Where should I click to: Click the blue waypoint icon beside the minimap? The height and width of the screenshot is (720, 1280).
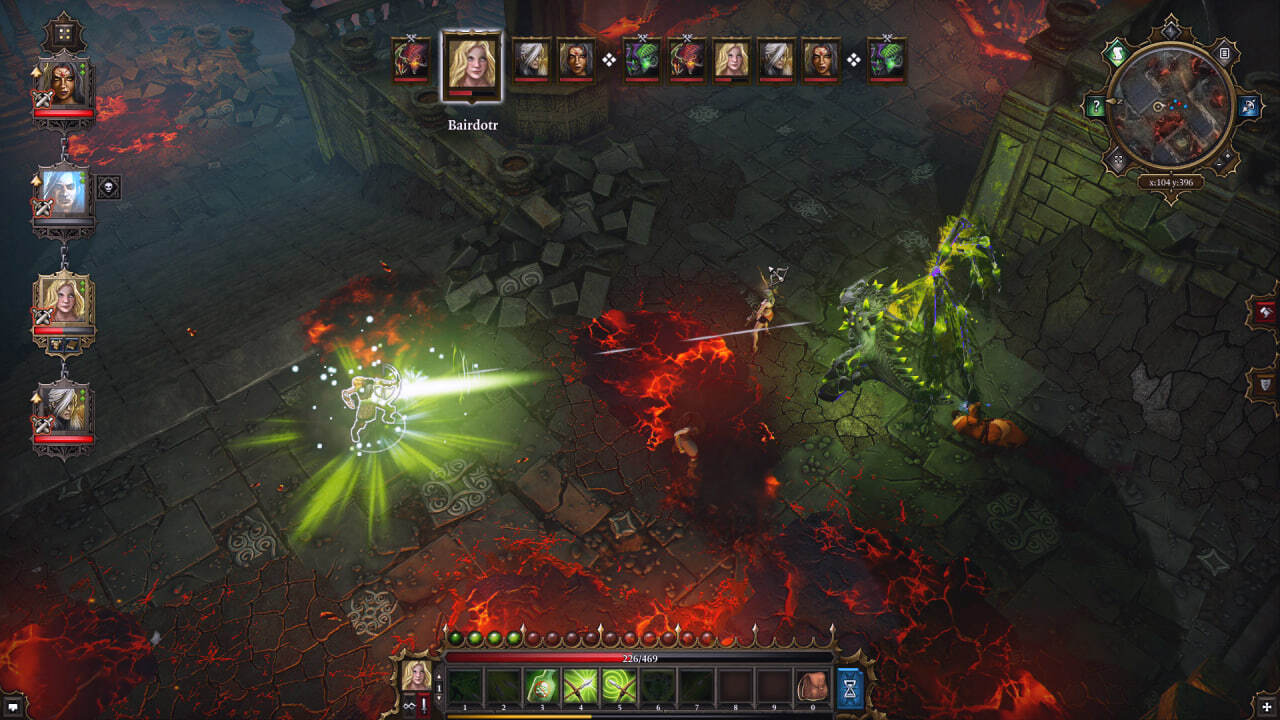coord(1249,105)
